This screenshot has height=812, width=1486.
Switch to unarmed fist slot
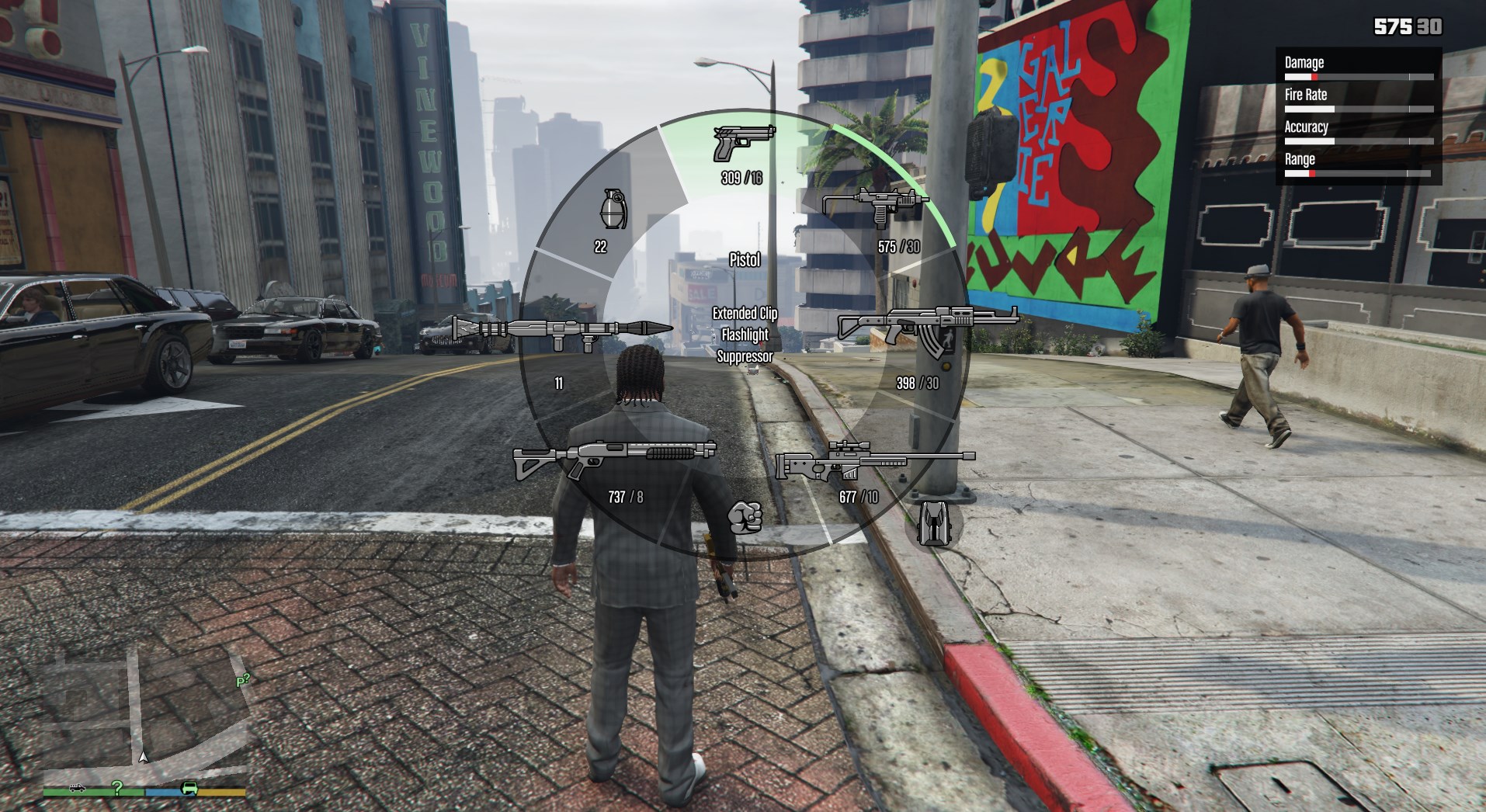745,517
